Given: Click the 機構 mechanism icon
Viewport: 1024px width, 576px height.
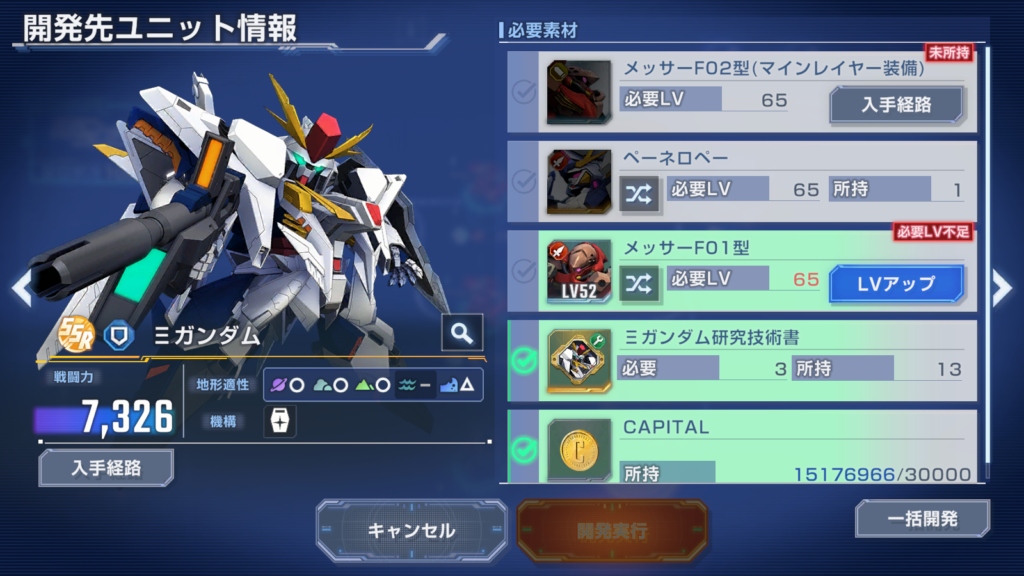Looking at the screenshot, I should (x=279, y=421).
